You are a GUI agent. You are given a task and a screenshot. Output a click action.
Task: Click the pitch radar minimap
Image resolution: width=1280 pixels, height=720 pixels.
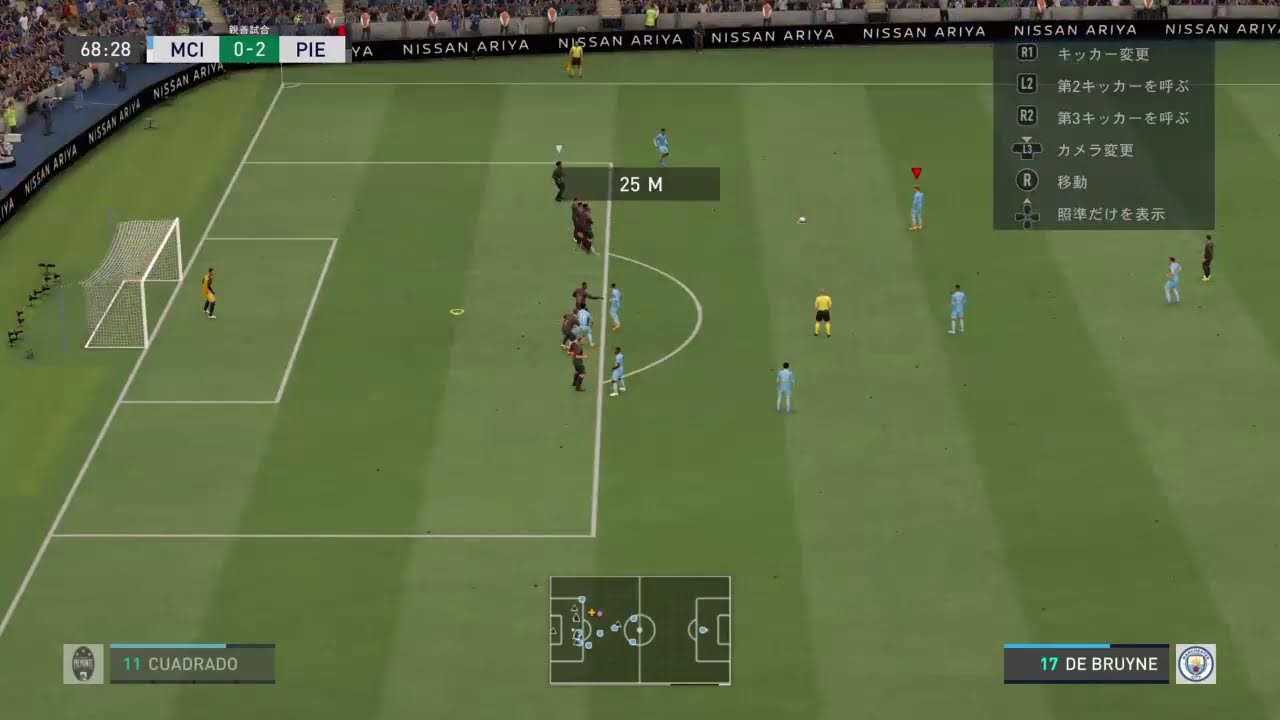640,630
